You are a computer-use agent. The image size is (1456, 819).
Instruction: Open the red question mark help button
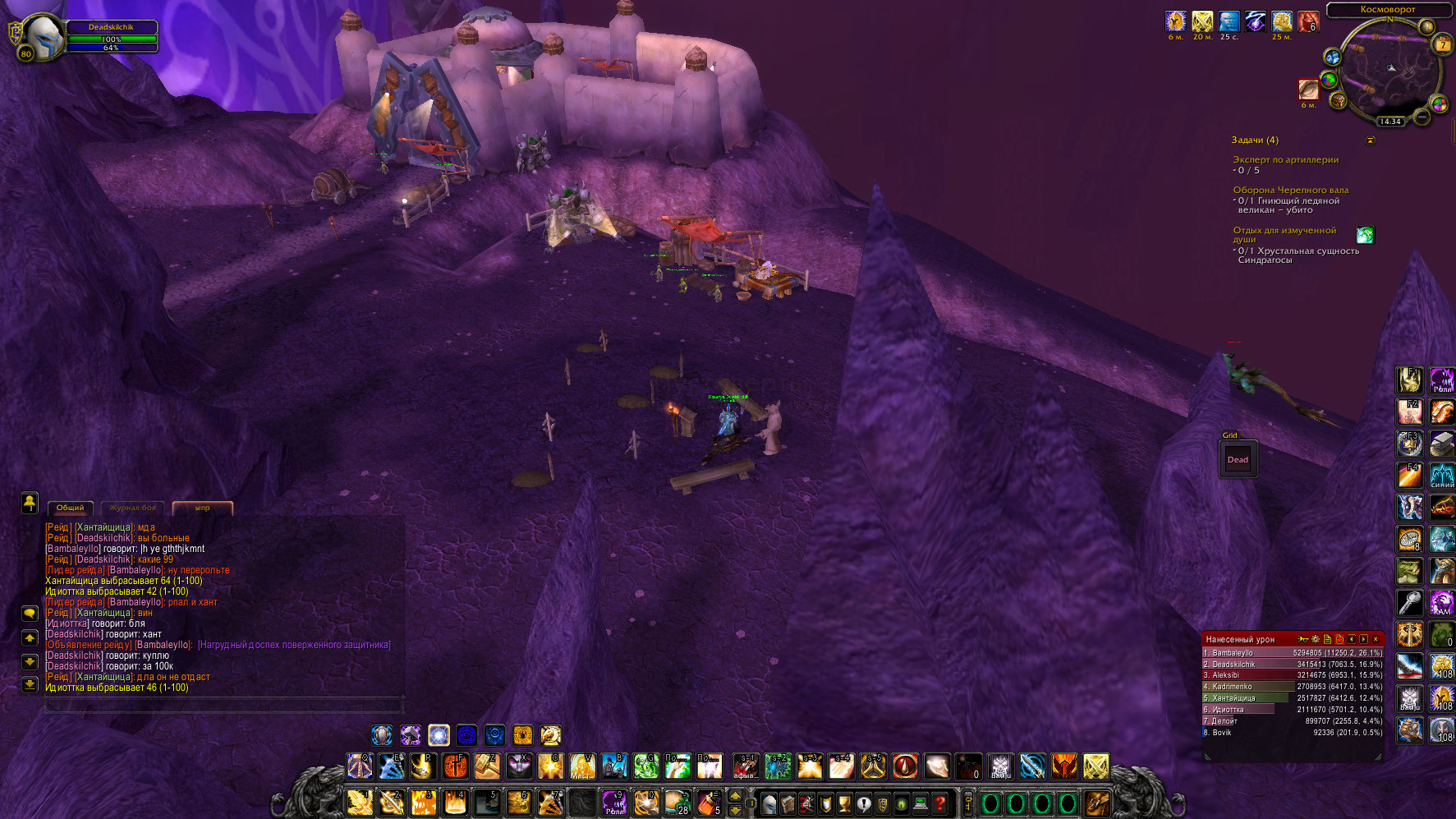coord(940,803)
